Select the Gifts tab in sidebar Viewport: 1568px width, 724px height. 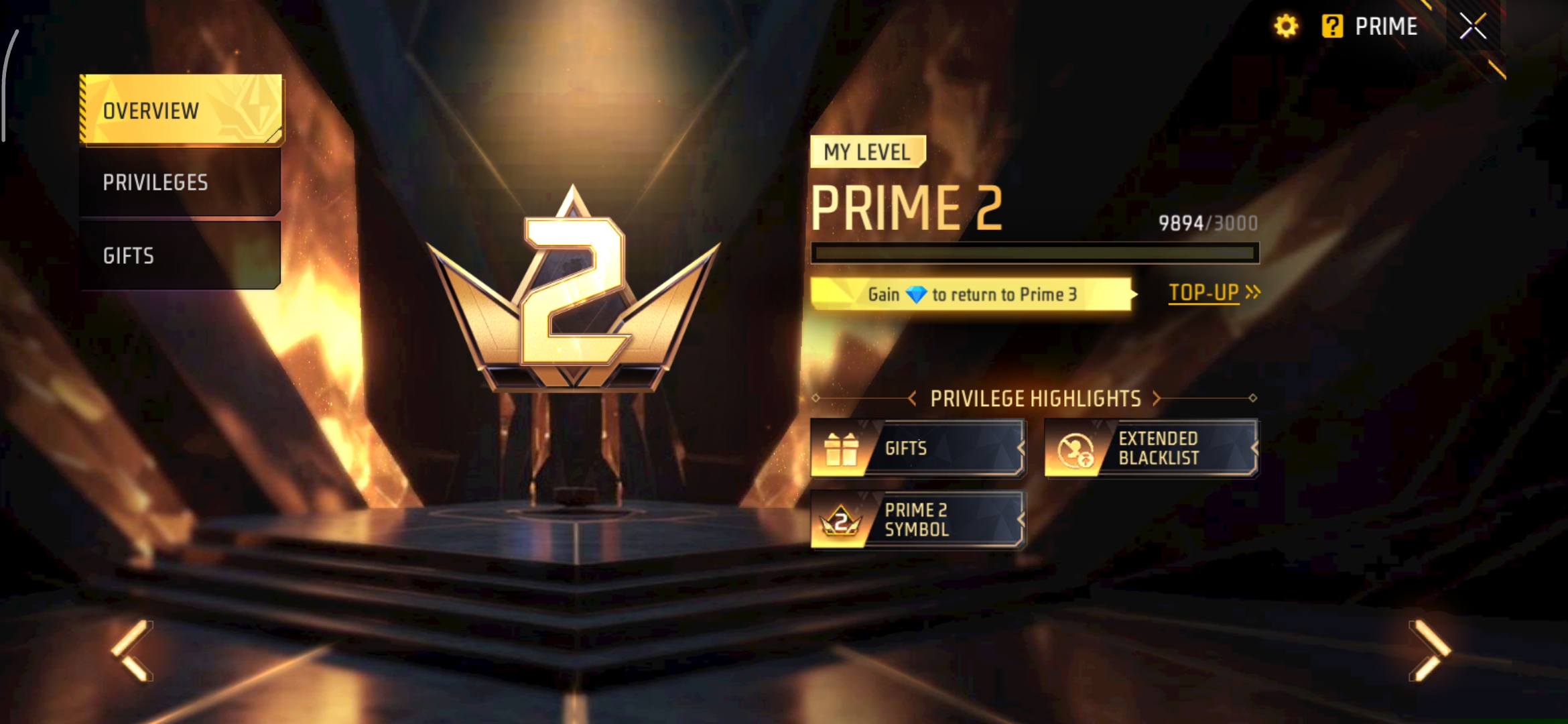coord(179,255)
